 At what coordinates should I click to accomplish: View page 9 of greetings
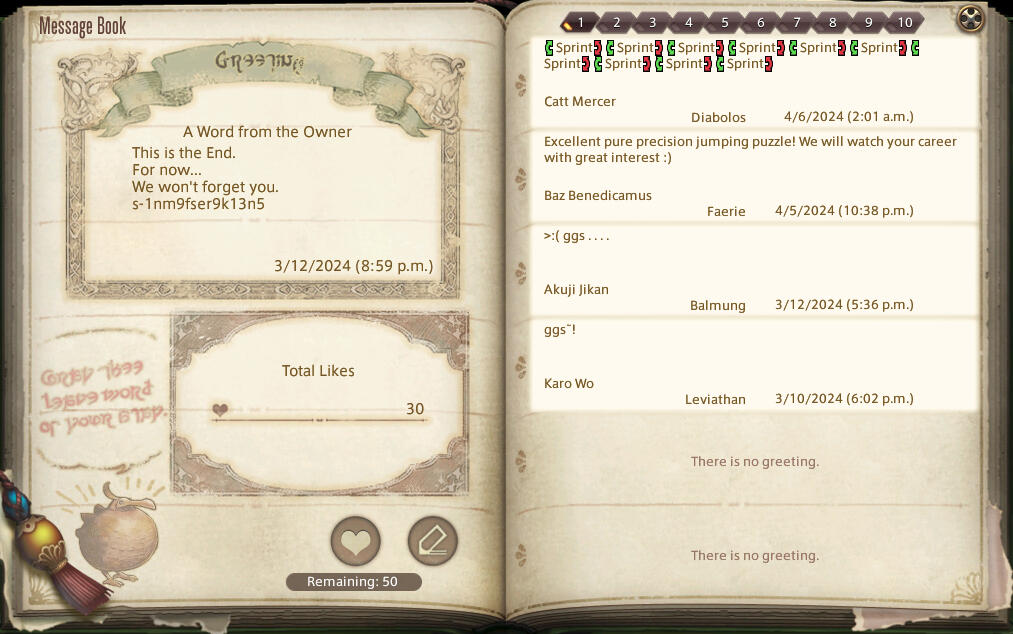coord(868,22)
